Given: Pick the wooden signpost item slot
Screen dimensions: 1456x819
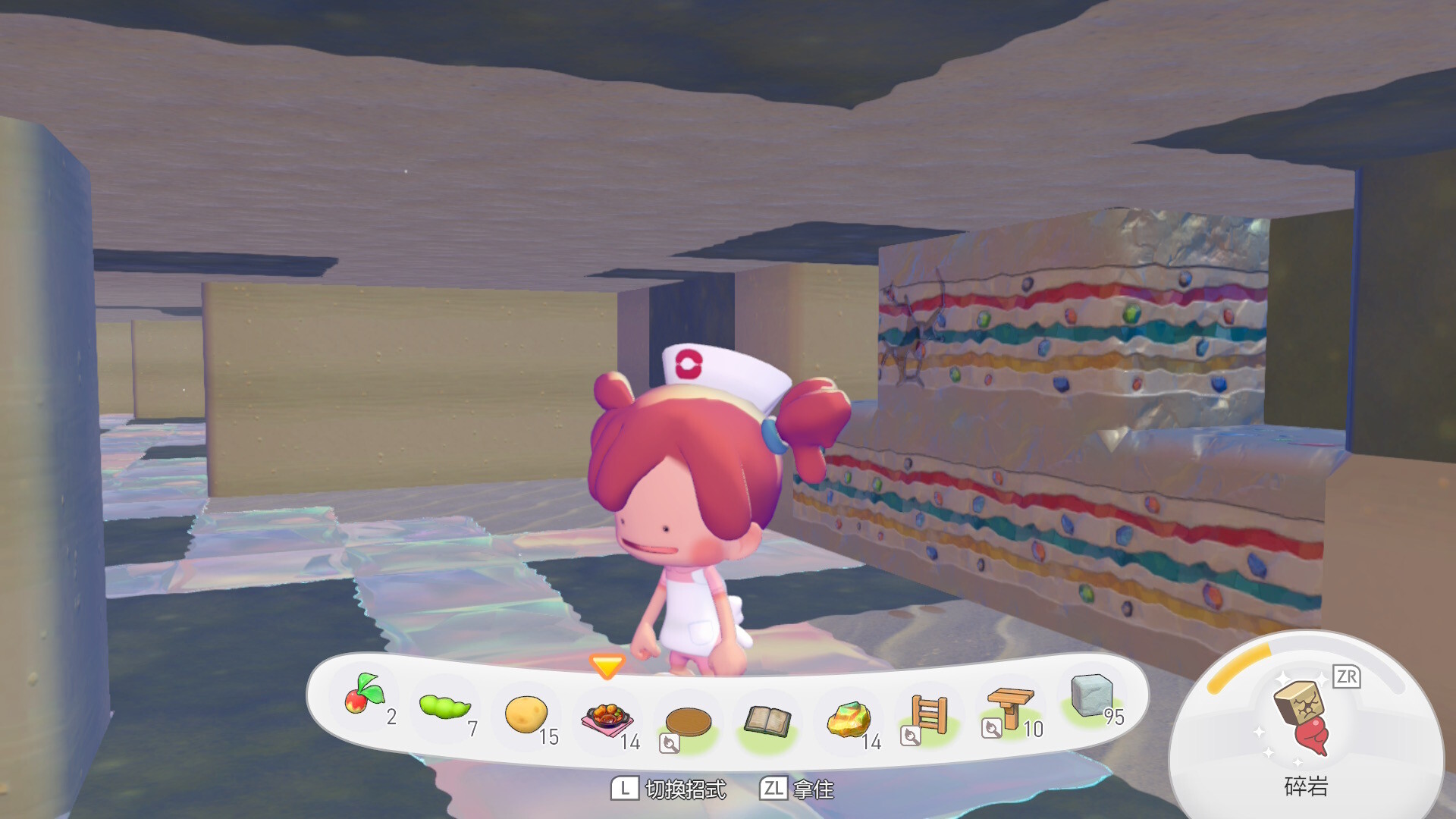Looking at the screenshot, I should [x=1010, y=707].
